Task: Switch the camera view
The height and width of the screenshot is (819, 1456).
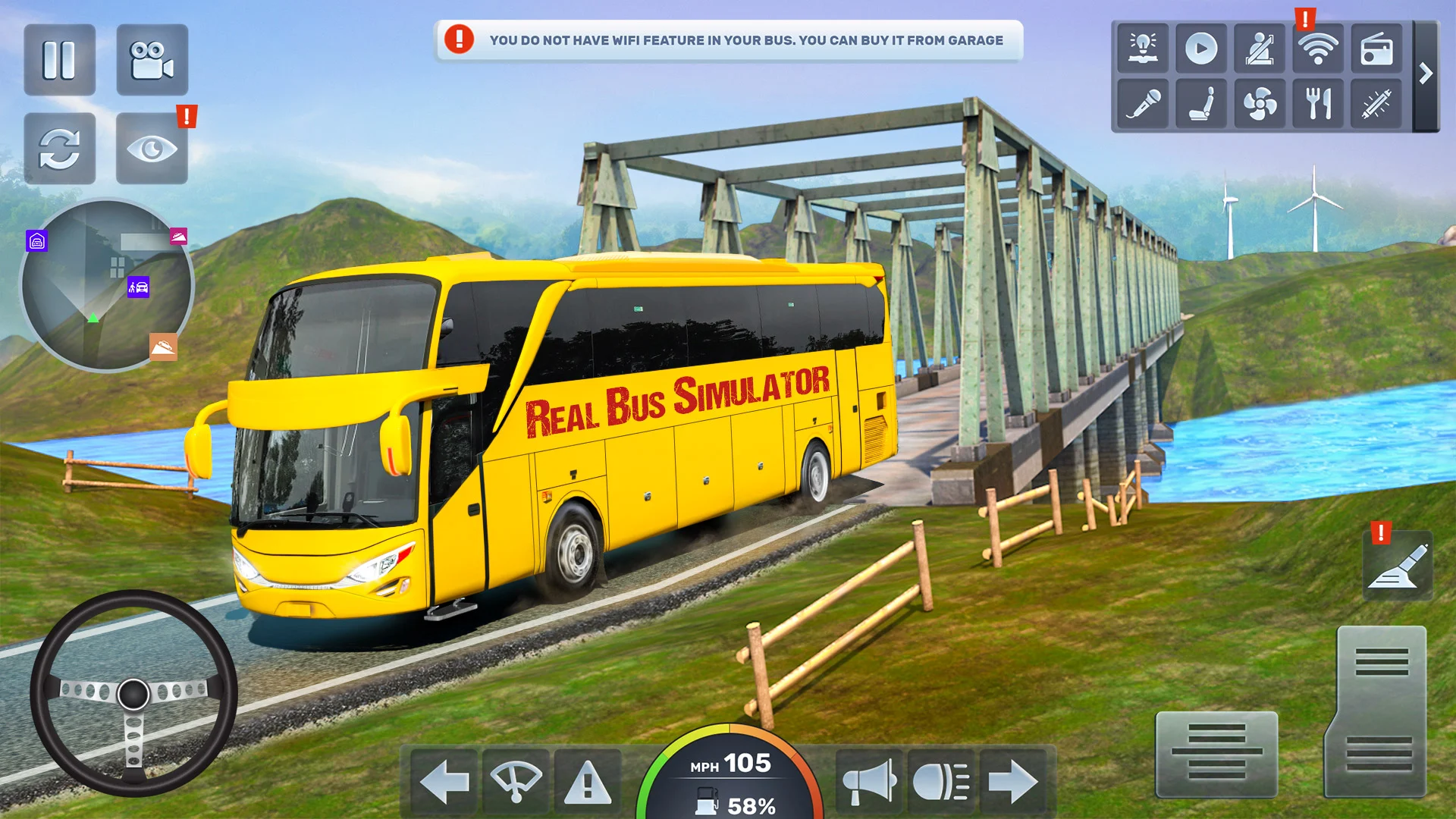Action: click(152, 60)
